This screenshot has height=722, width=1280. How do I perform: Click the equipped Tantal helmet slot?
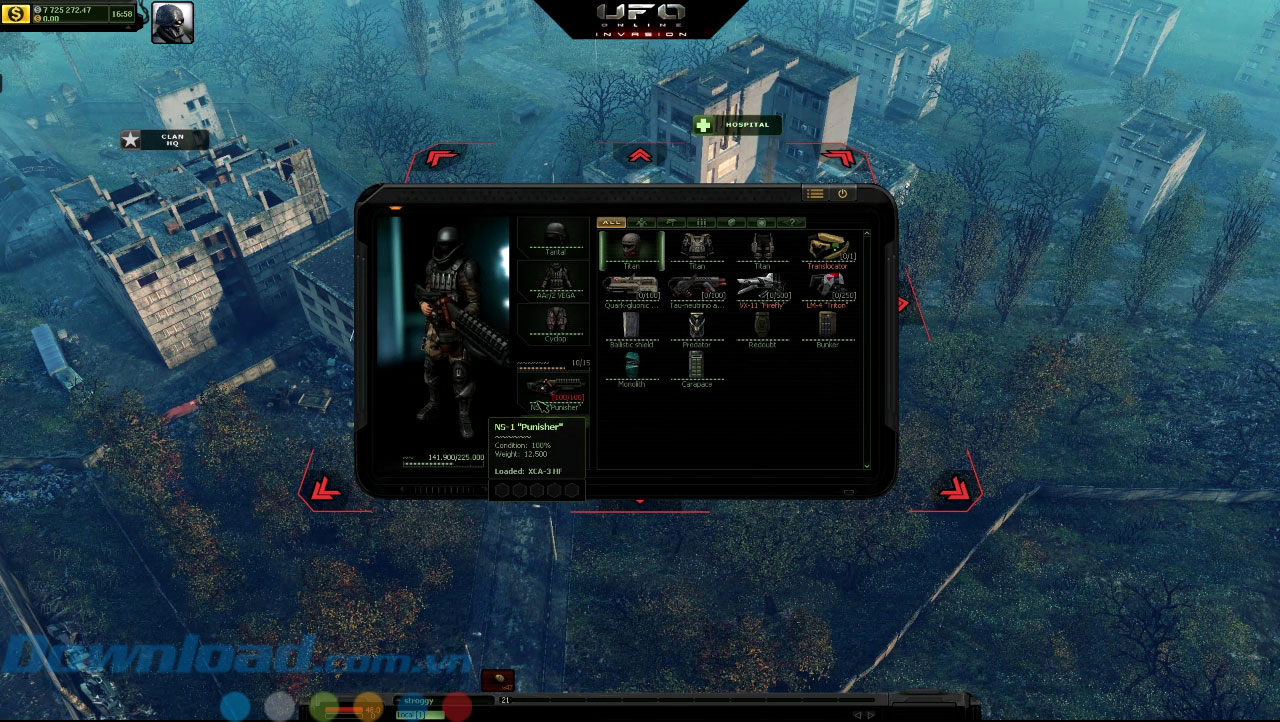coord(555,238)
